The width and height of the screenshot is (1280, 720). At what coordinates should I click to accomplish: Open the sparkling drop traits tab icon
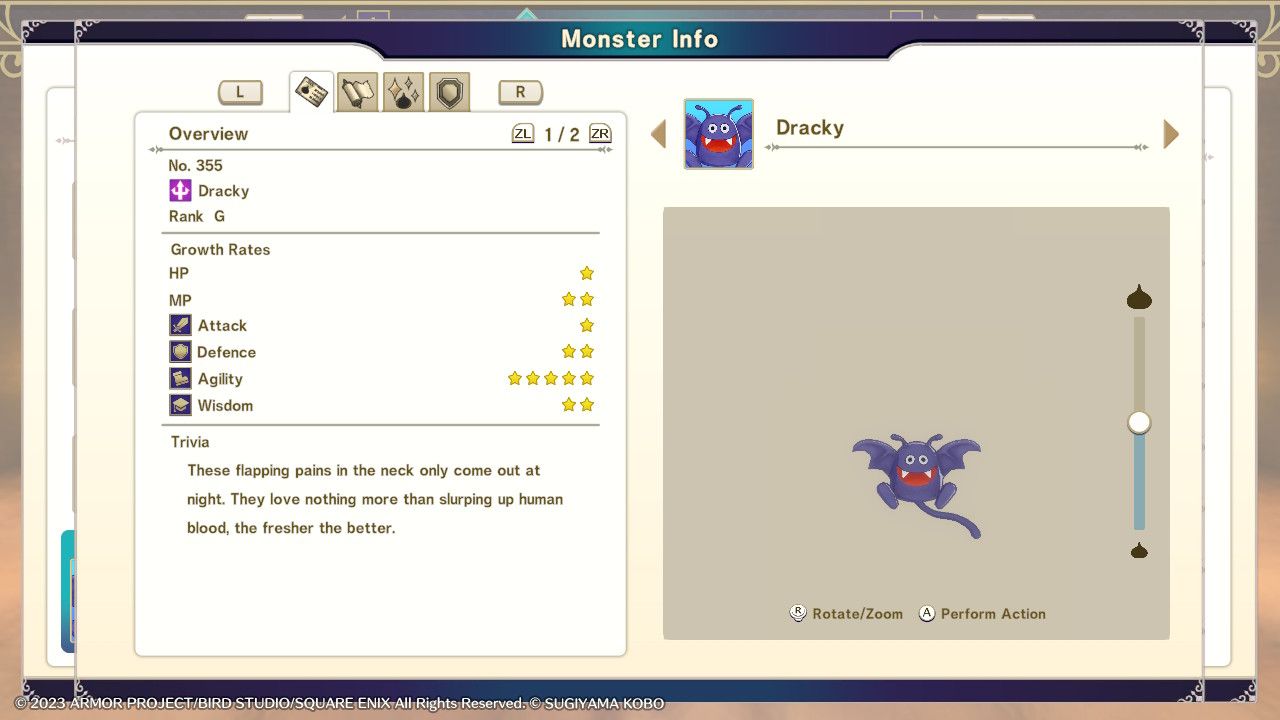tap(403, 91)
